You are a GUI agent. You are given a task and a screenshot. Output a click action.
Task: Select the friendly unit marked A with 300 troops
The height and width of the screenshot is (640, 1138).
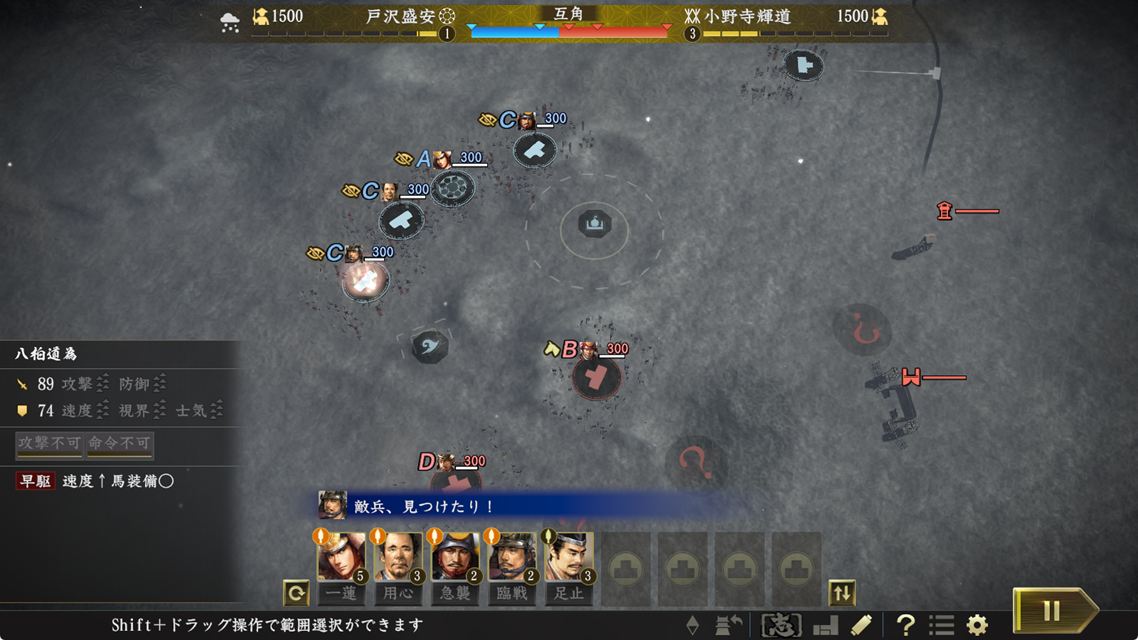pyautogui.click(x=452, y=186)
